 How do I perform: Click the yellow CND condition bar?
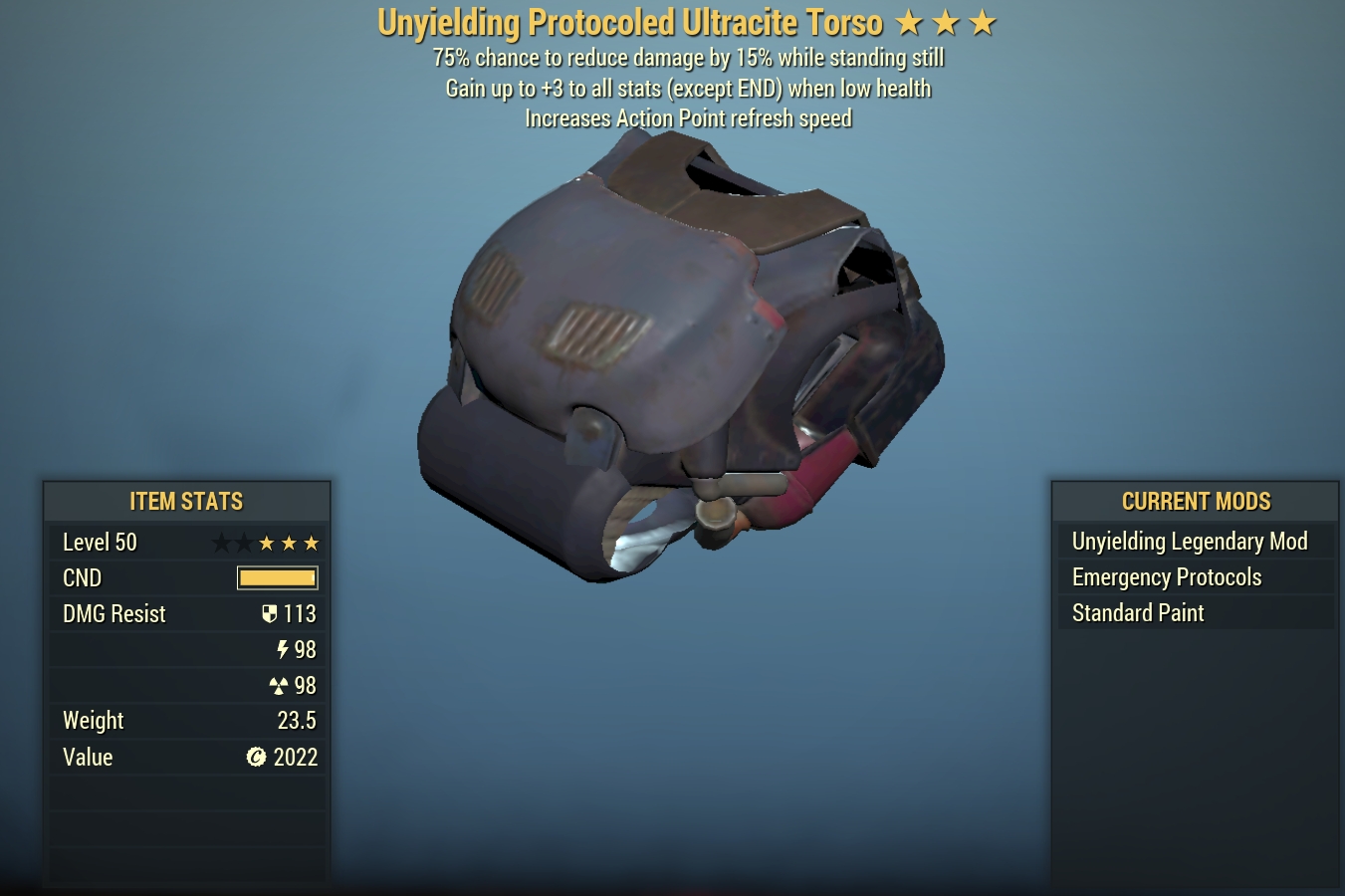tap(277, 577)
